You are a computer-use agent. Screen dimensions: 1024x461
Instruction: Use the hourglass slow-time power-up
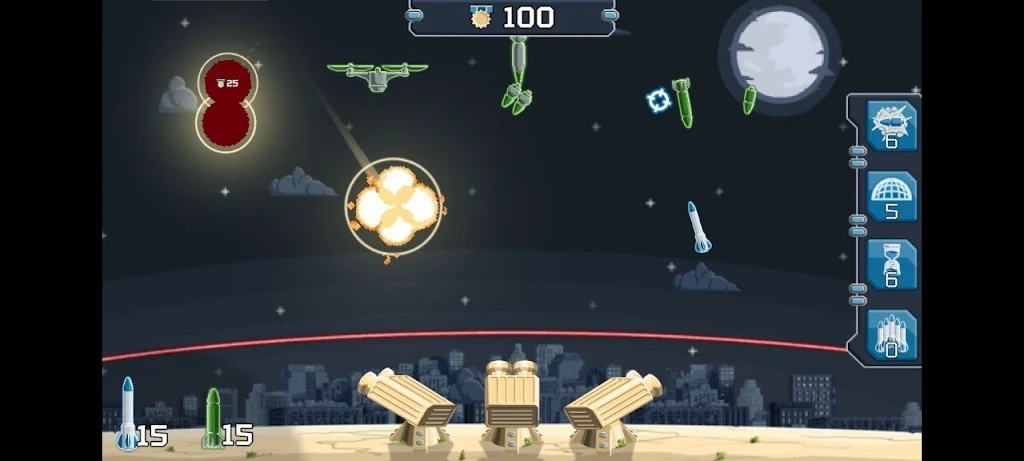pos(891,265)
